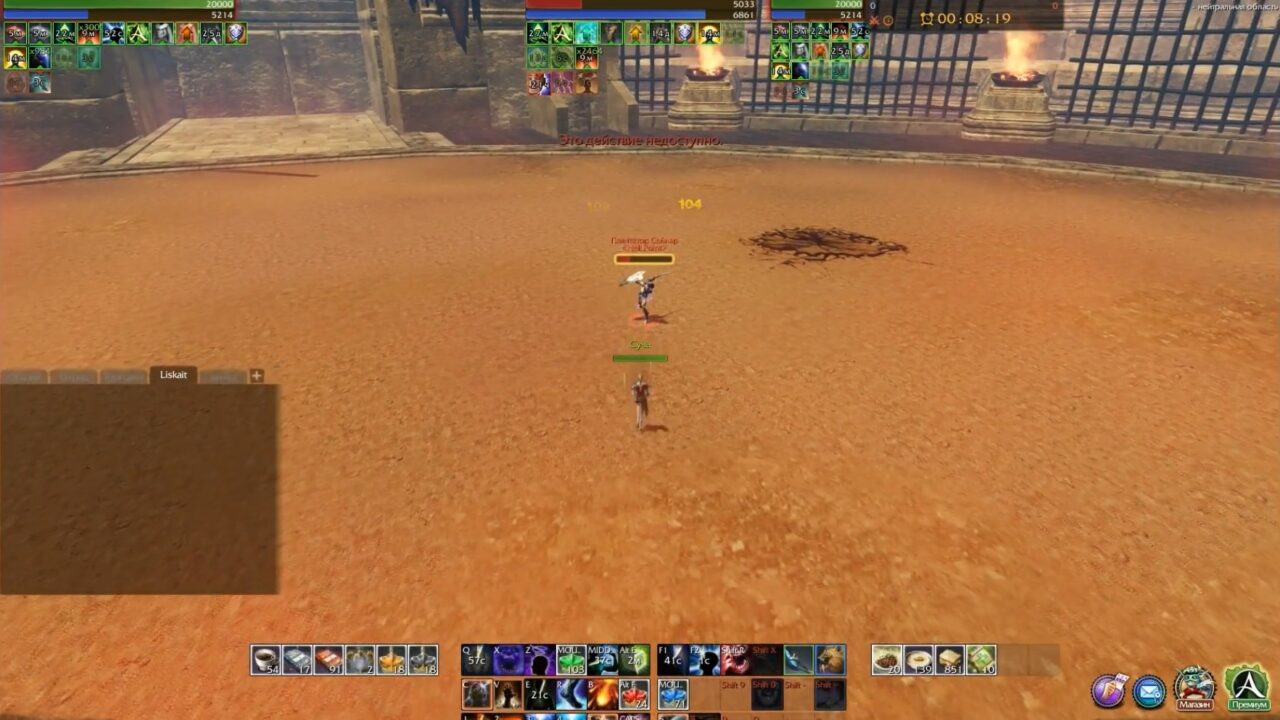Open the Премиум premium panel
Screen dimensions: 1280x720
(x=1251, y=704)
